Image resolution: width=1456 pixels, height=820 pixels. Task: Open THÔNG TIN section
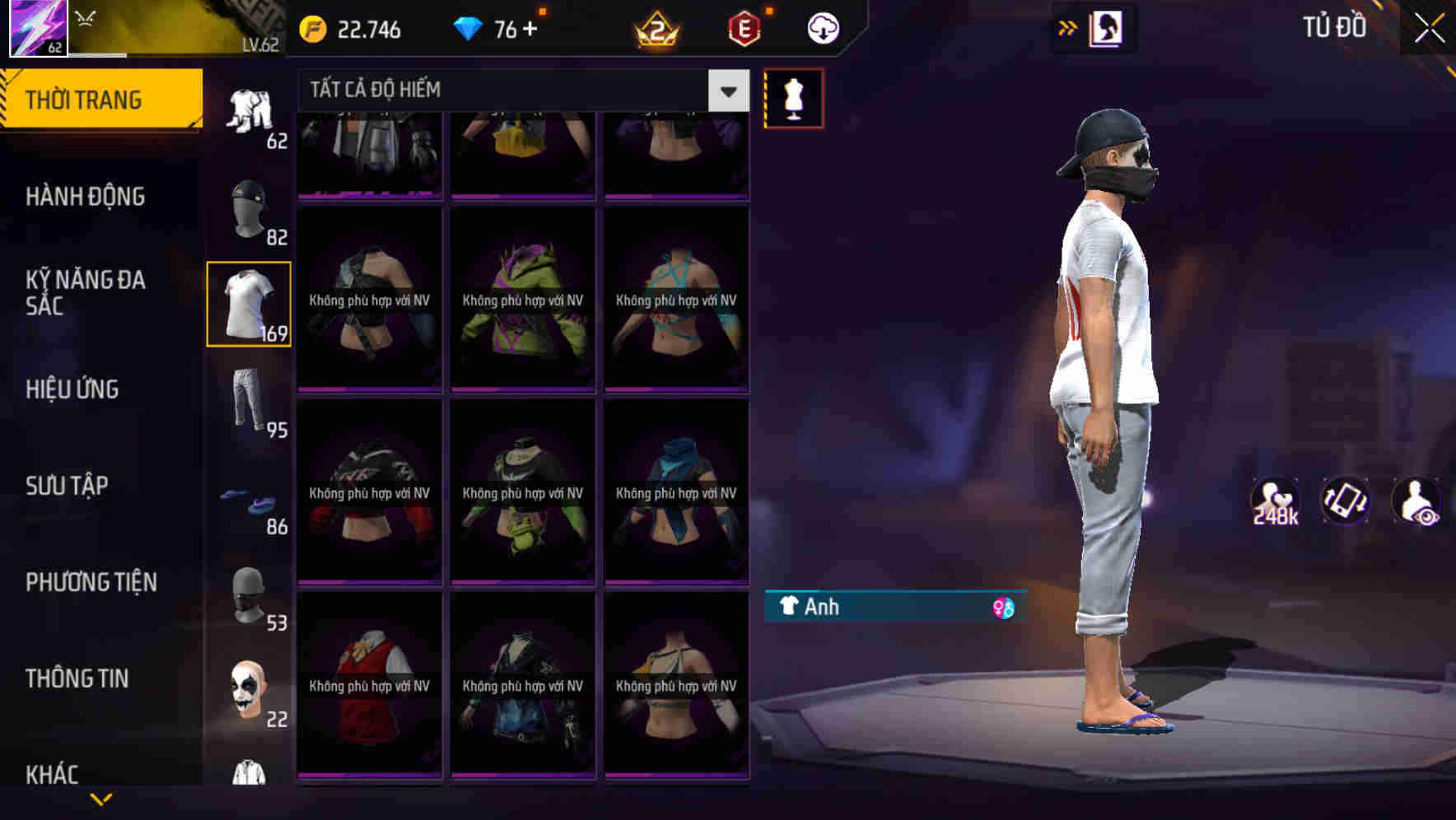click(x=77, y=678)
